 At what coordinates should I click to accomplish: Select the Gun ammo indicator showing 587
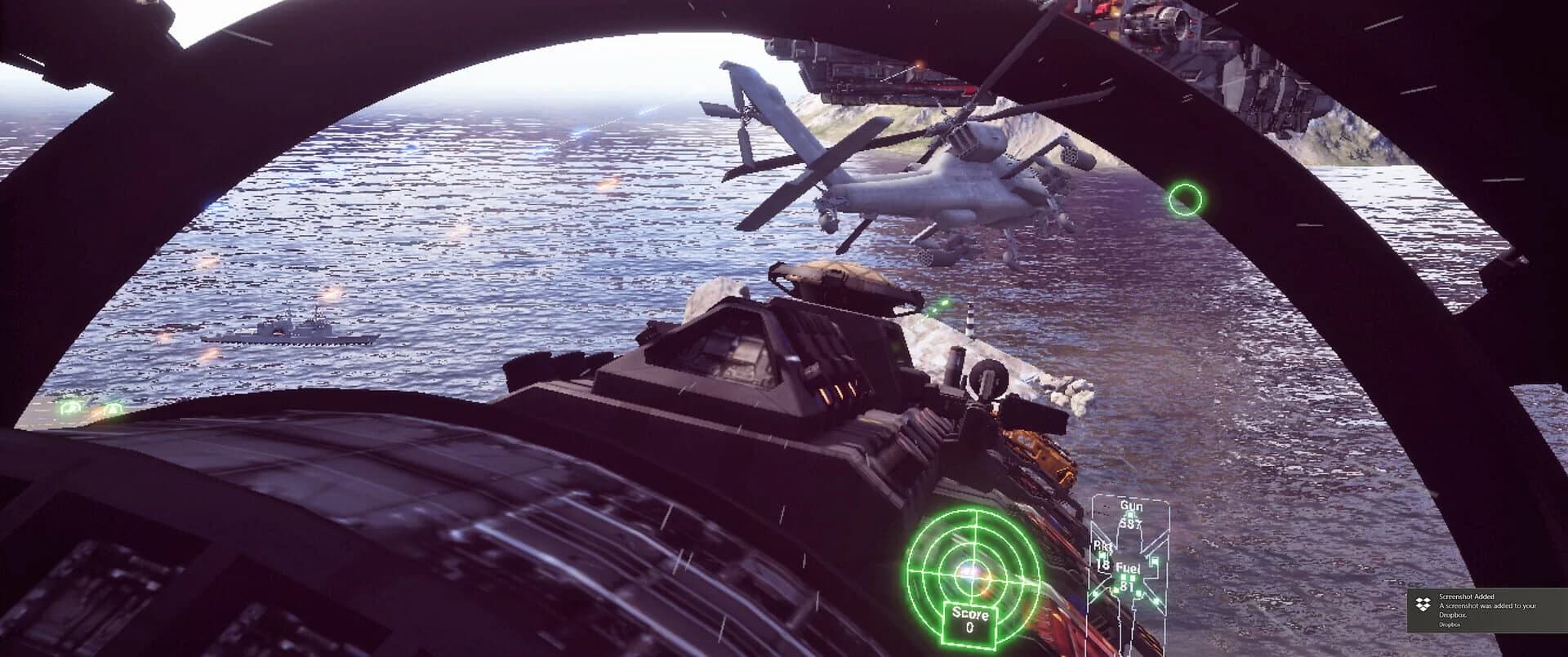tap(1130, 523)
